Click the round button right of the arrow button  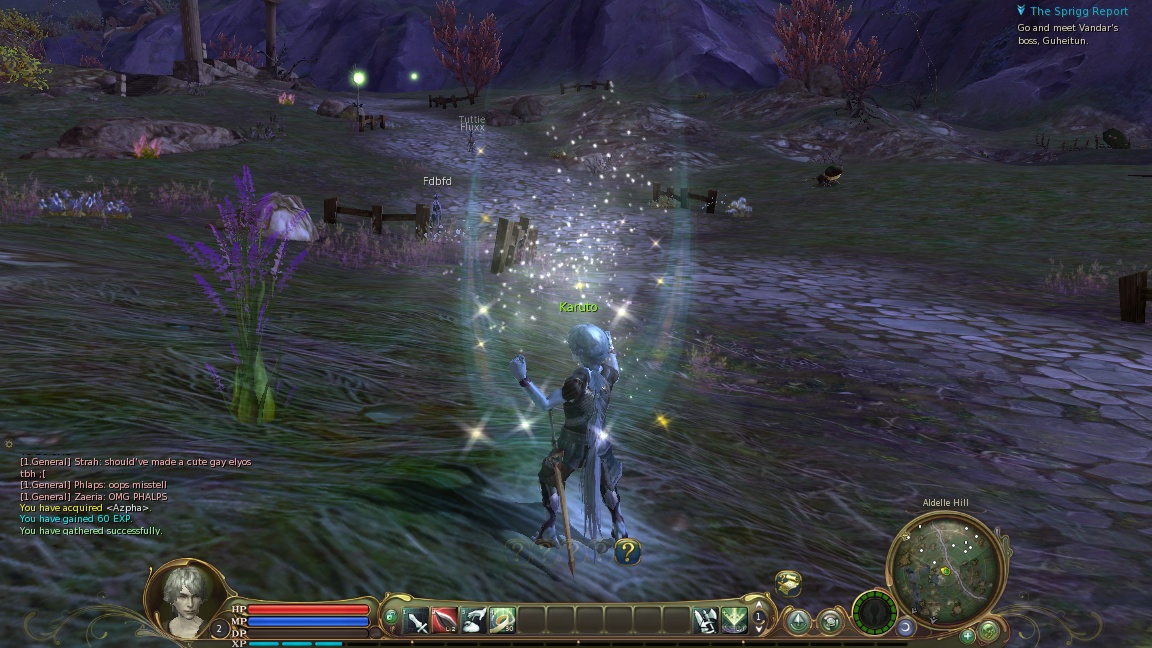pos(831,622)
